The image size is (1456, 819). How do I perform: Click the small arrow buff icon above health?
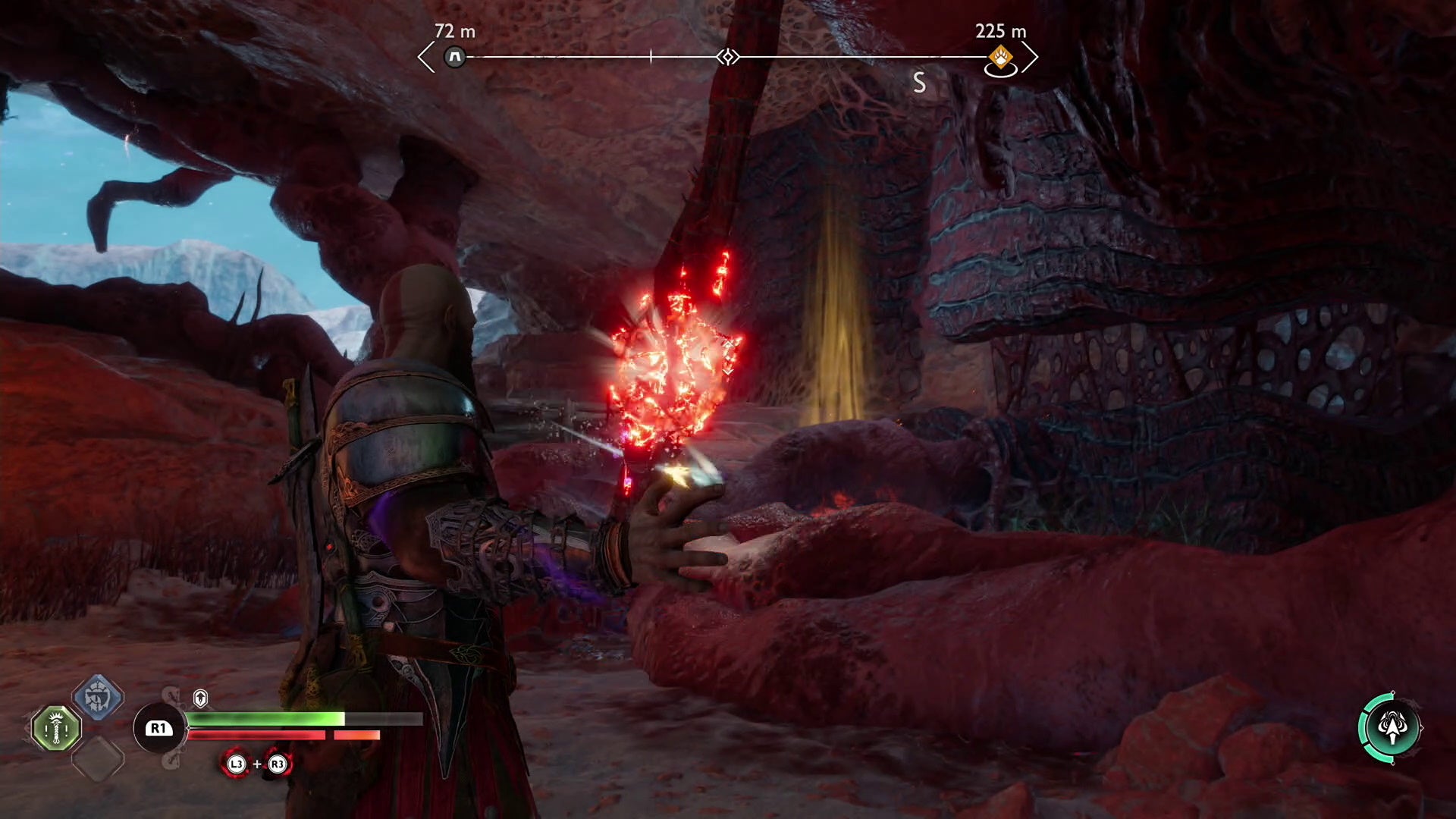click(200, 698)
